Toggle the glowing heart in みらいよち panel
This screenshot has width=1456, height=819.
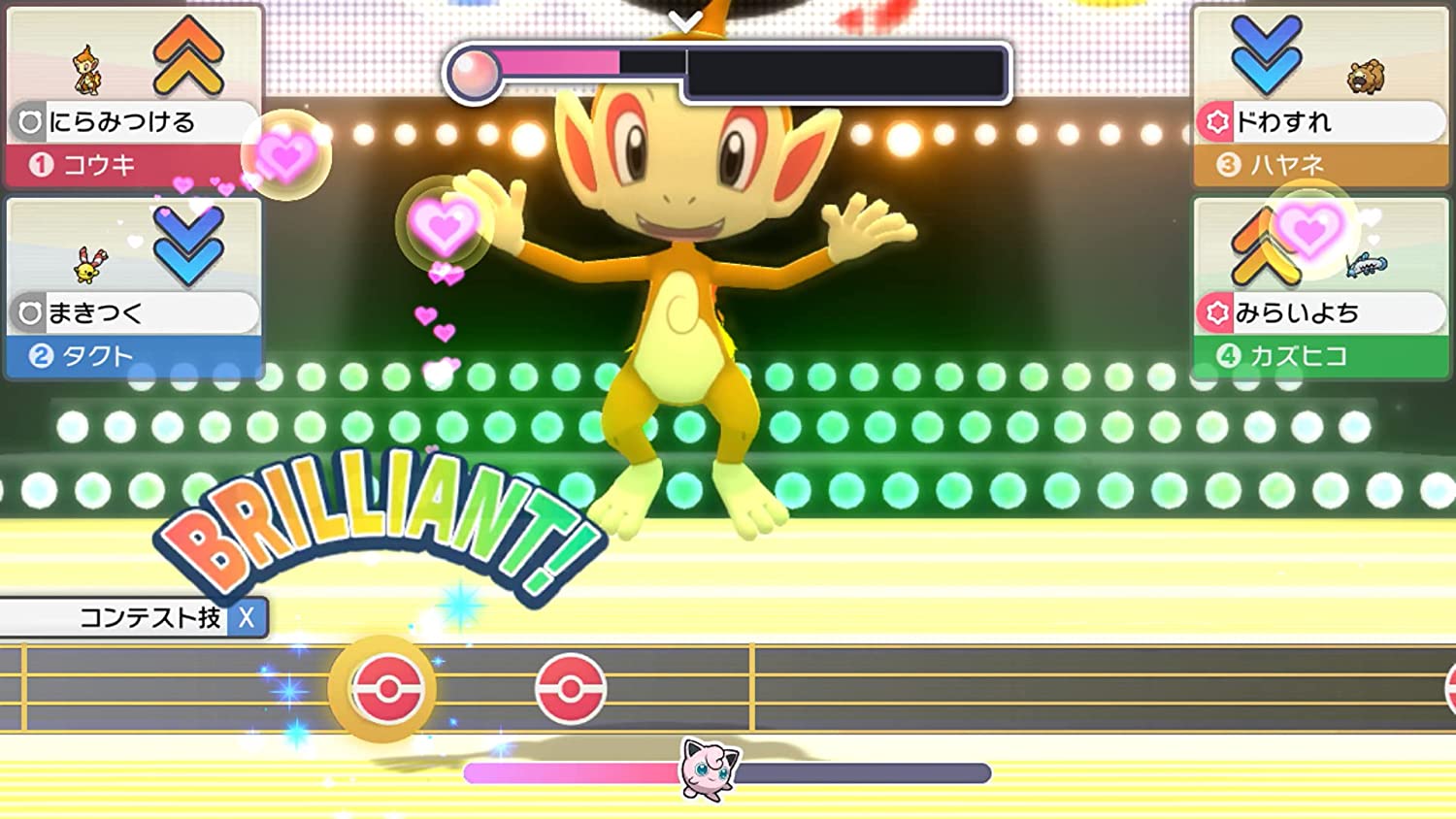coord(1309,232)
